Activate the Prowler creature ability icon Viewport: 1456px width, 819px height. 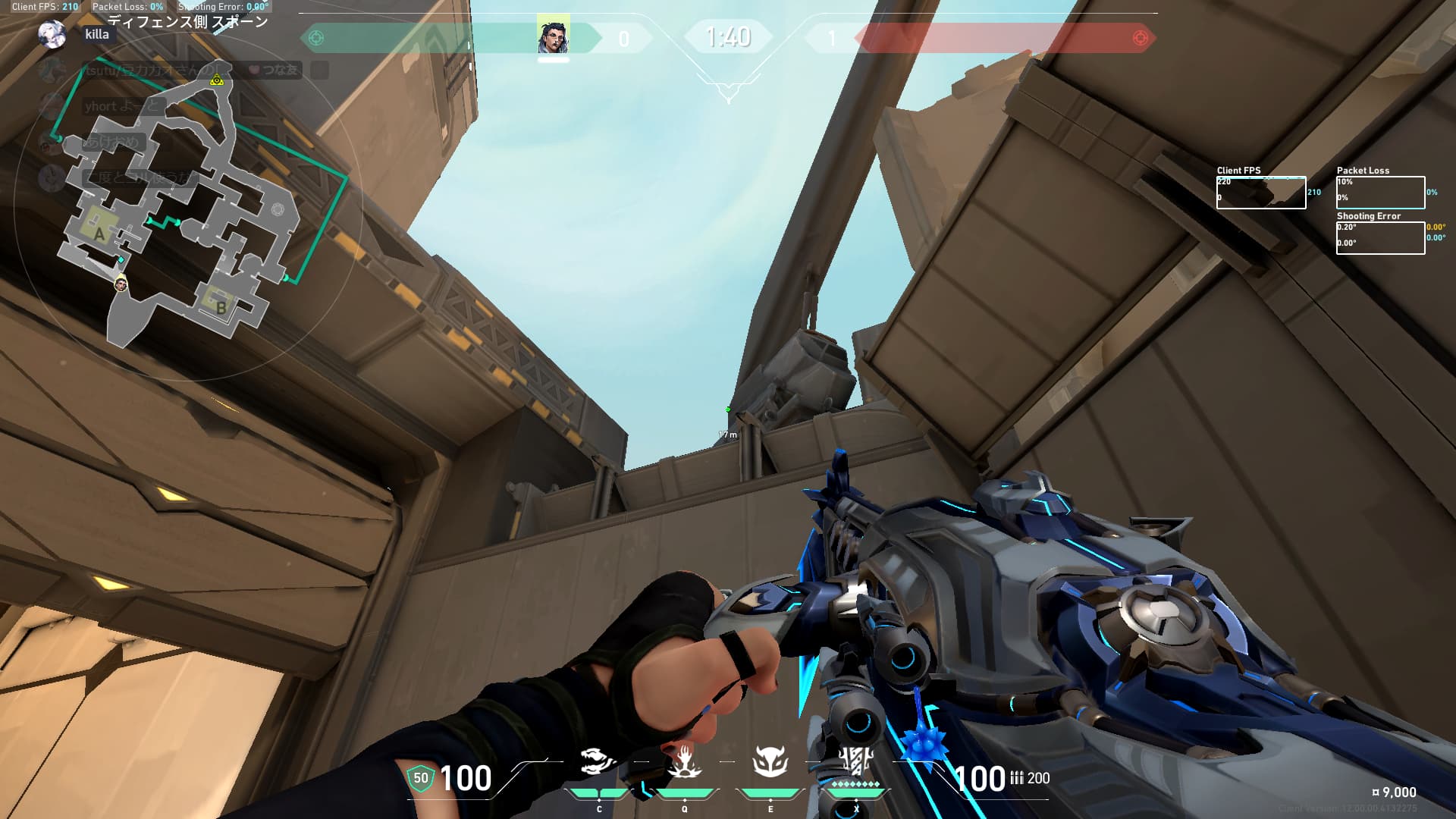tap(597, 761)
